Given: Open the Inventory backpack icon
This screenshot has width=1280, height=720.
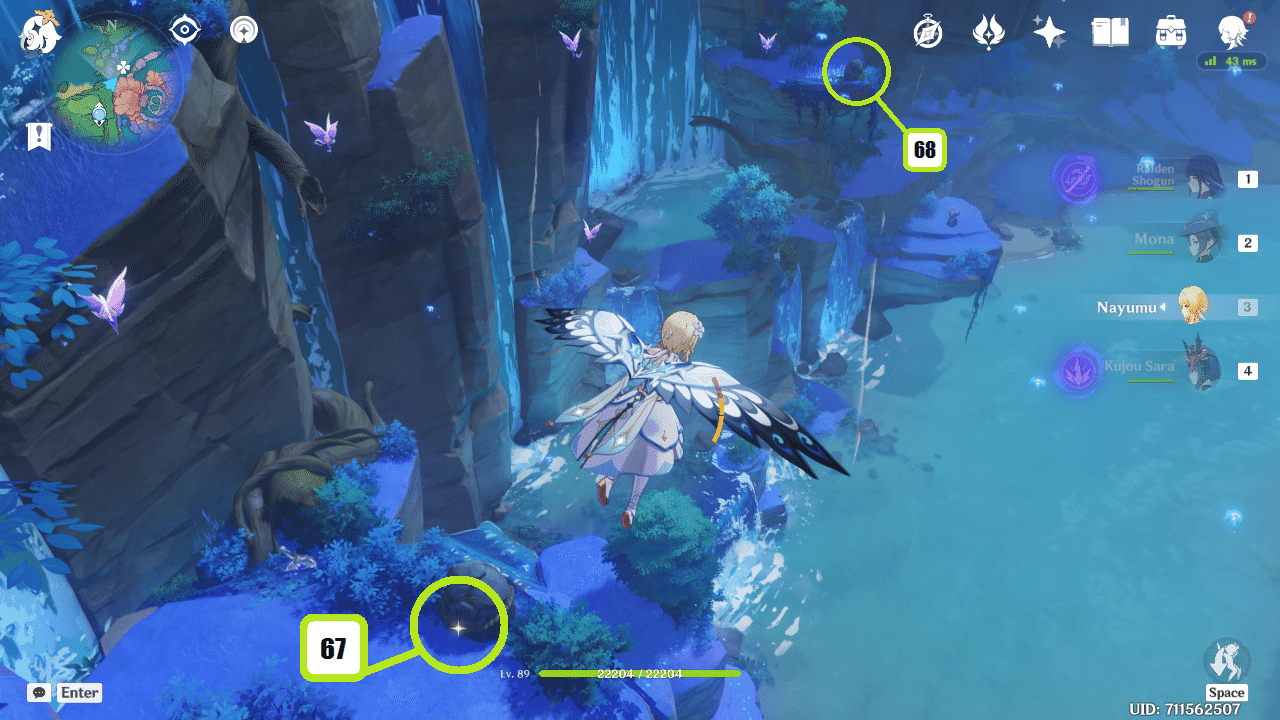Looking at the screenshot, I should coord(1169,32).
